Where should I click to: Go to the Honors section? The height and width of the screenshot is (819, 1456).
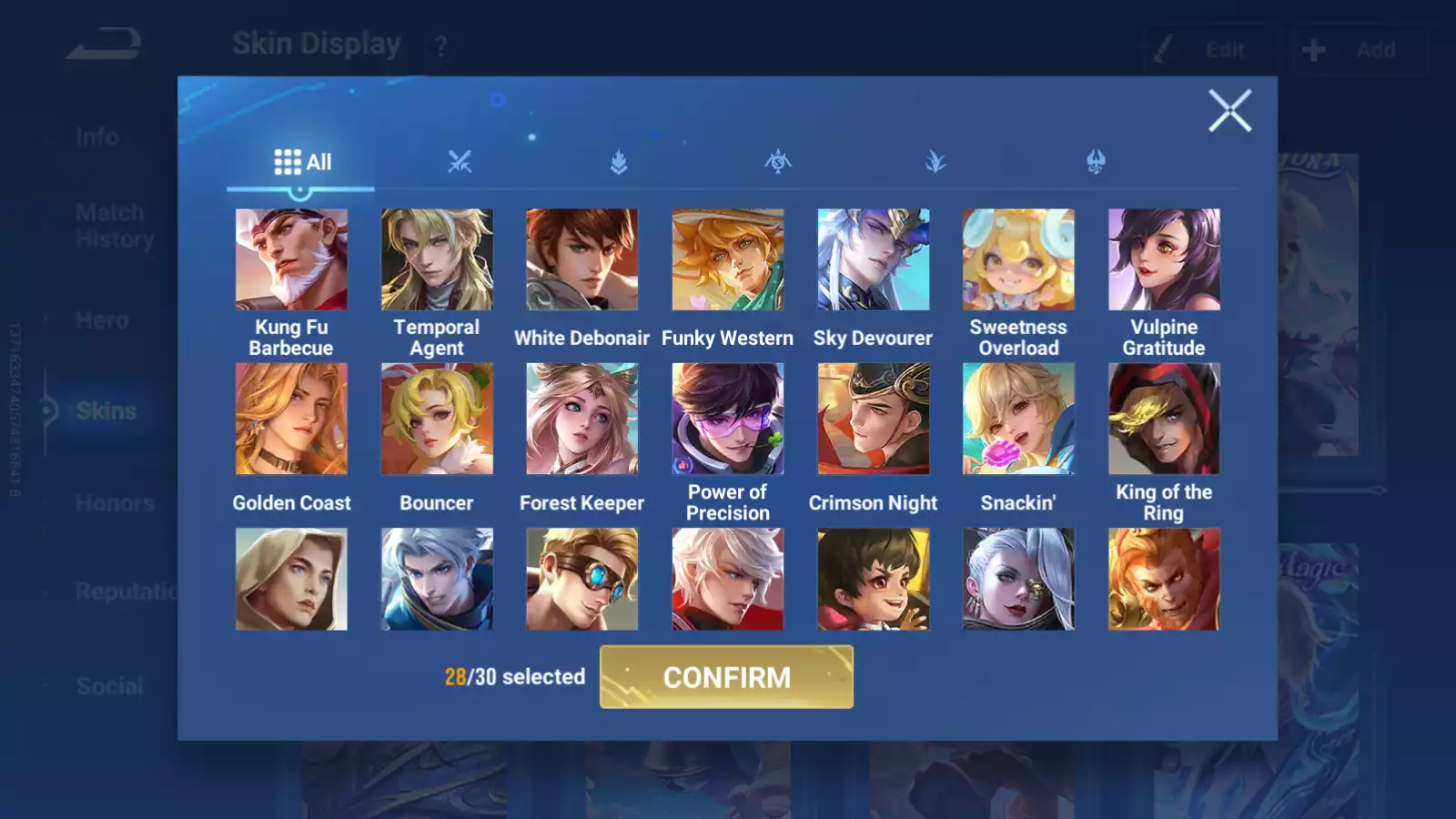pyautogui.click(x=116, y=502)
